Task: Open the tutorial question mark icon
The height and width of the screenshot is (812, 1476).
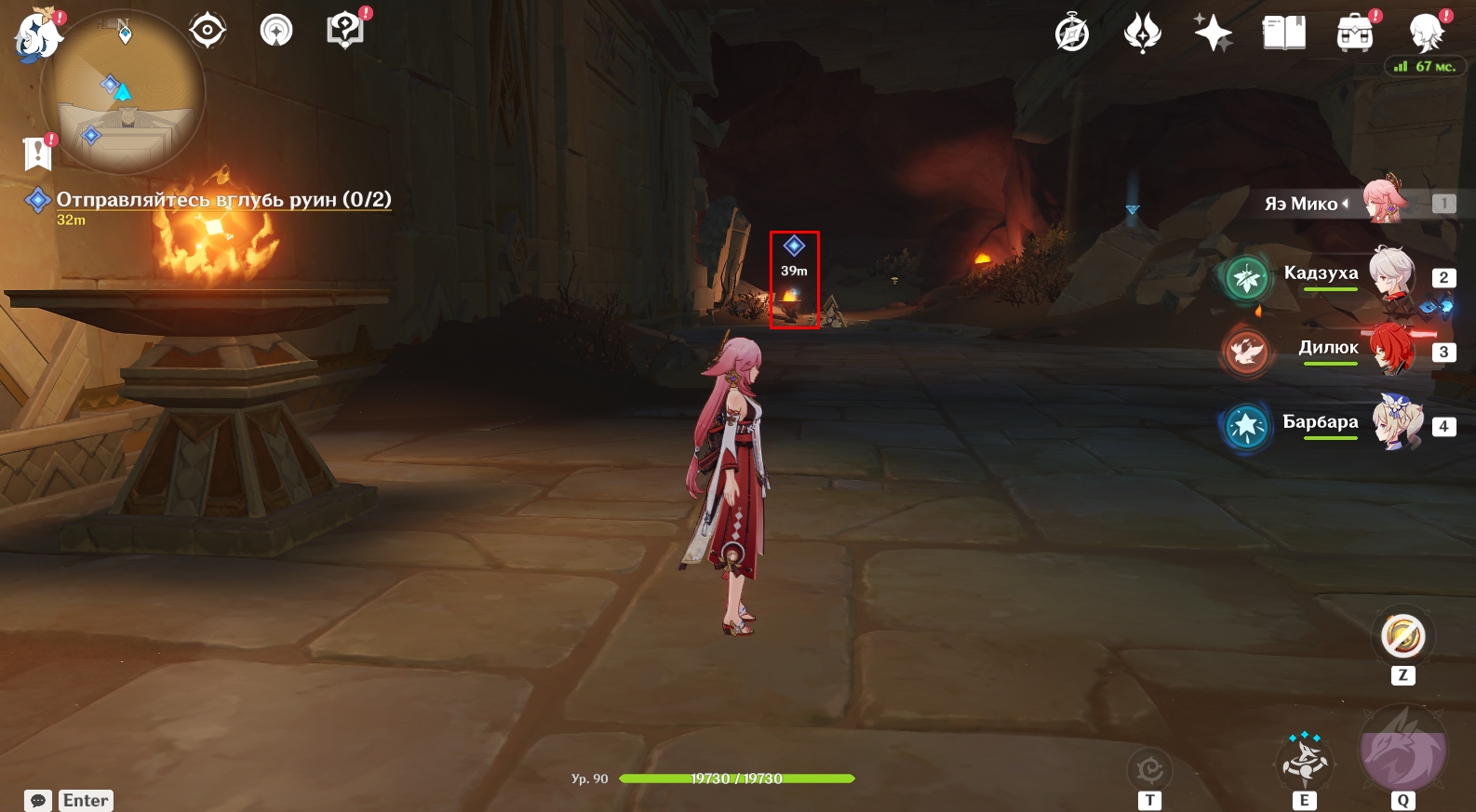Action: [345, 31]
